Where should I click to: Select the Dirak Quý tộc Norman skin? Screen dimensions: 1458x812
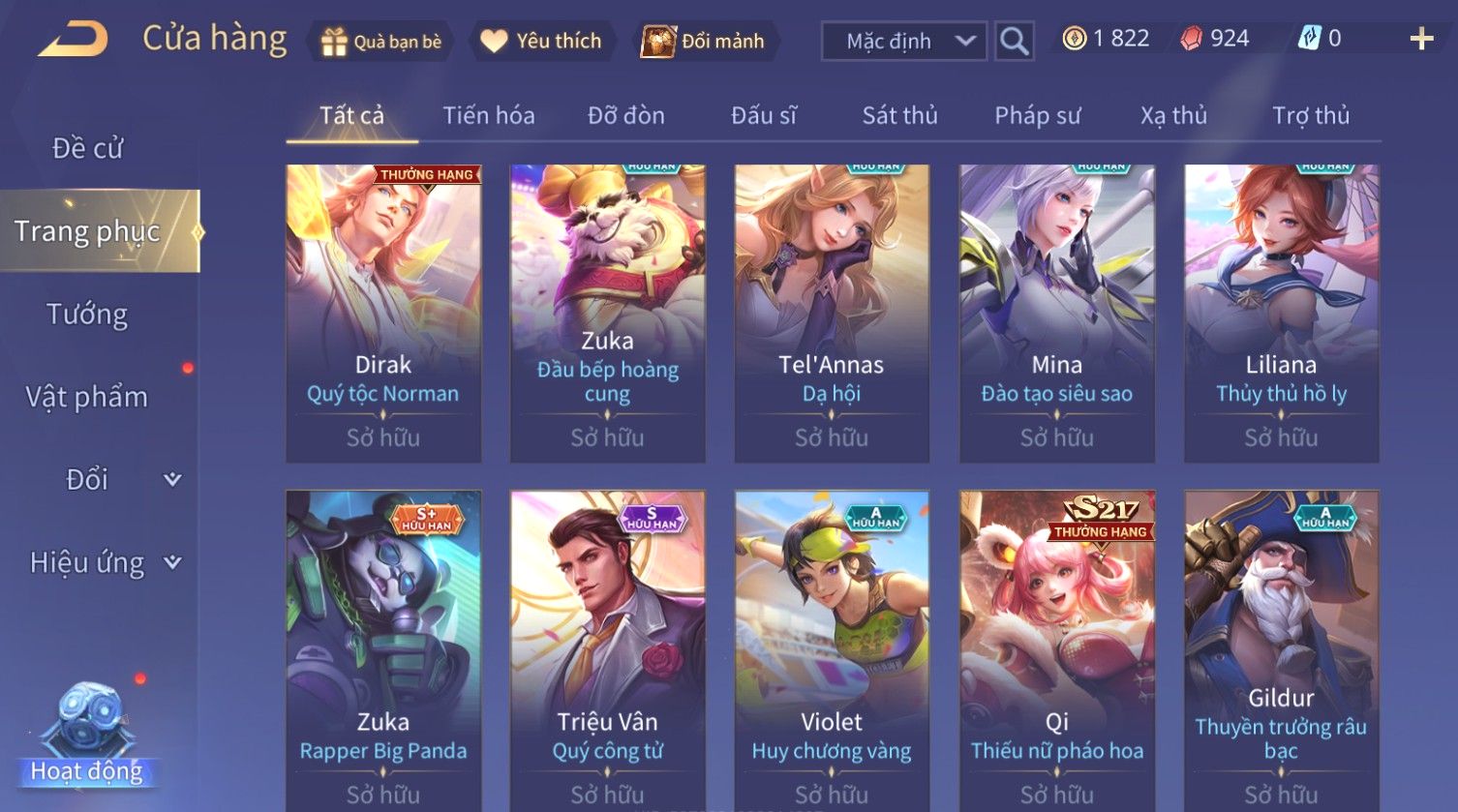(383, 312)
